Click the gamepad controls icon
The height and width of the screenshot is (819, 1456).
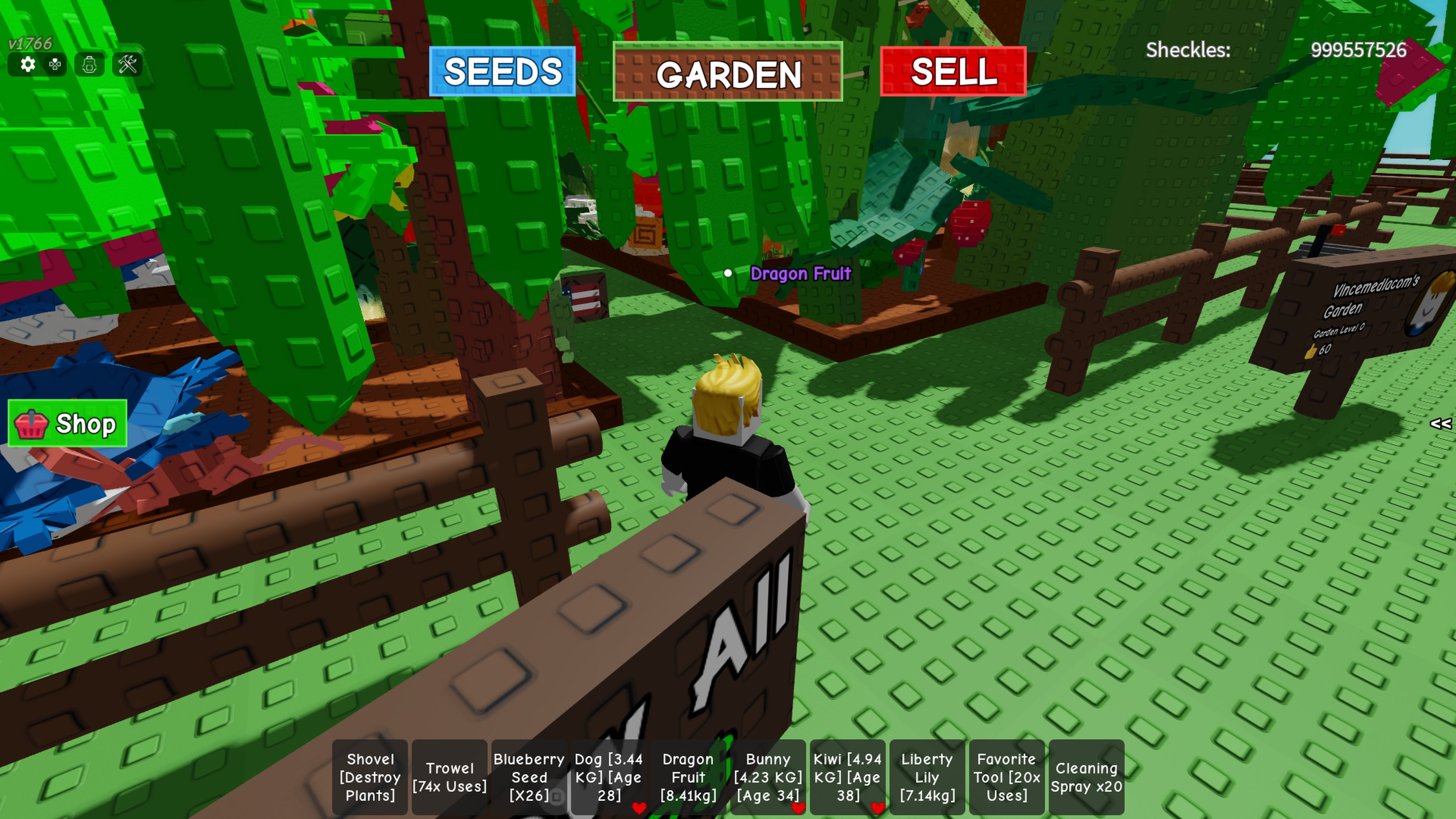pyautogui.click(x=55, y=64)
